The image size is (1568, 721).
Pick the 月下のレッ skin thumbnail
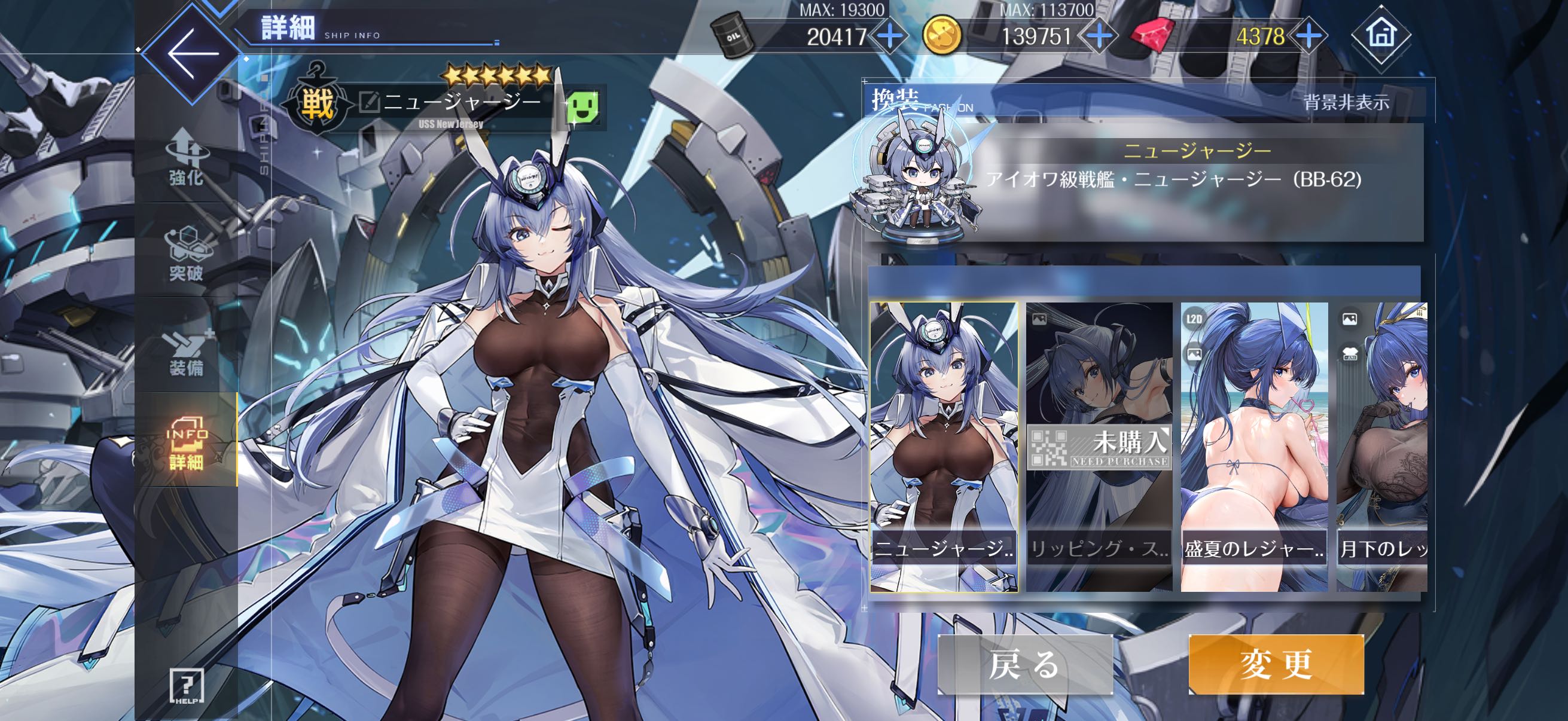tap(1382, 447)
